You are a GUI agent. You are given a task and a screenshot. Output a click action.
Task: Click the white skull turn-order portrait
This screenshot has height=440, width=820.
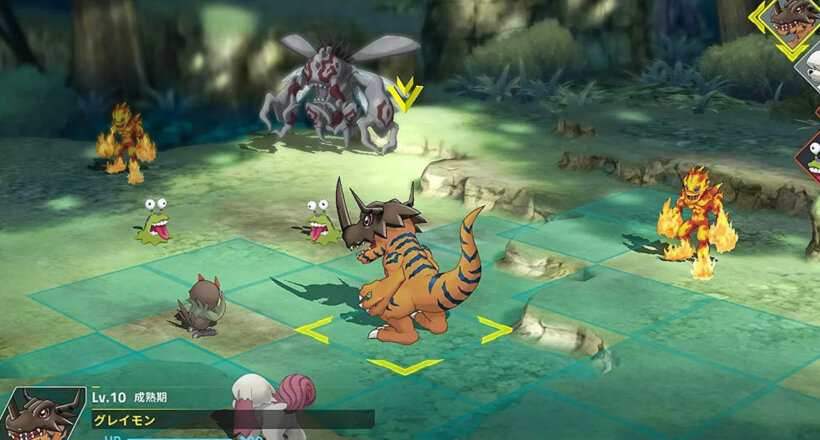click(811, 68)
